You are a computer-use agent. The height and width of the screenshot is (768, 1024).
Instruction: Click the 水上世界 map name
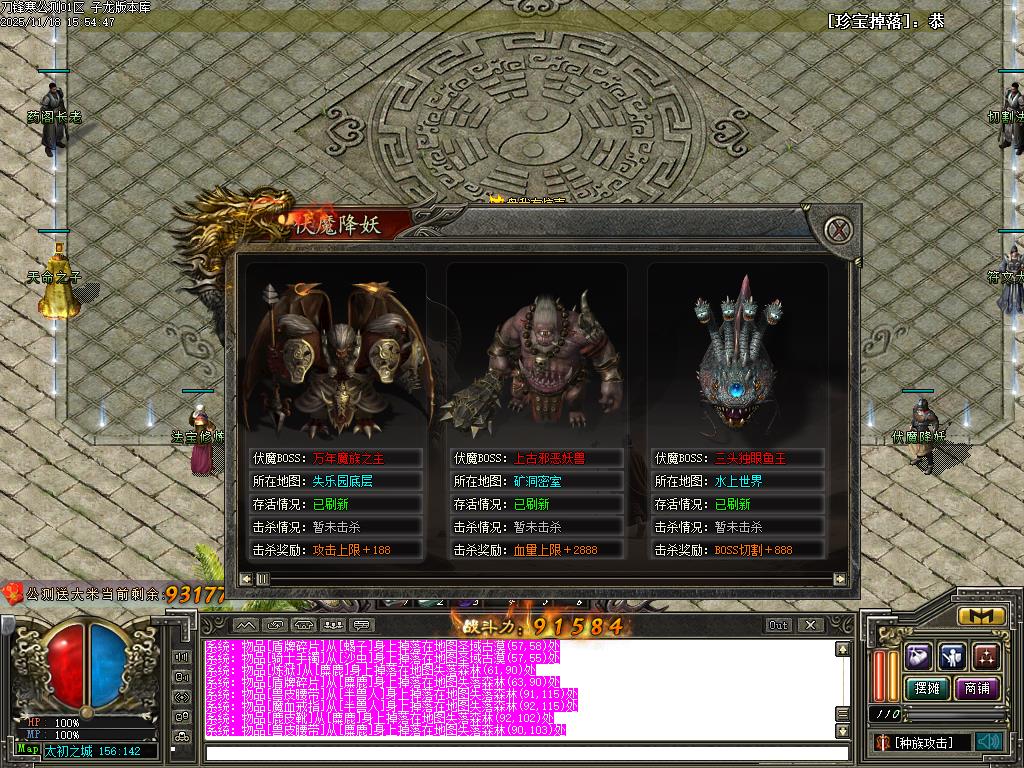pos(739,481)
